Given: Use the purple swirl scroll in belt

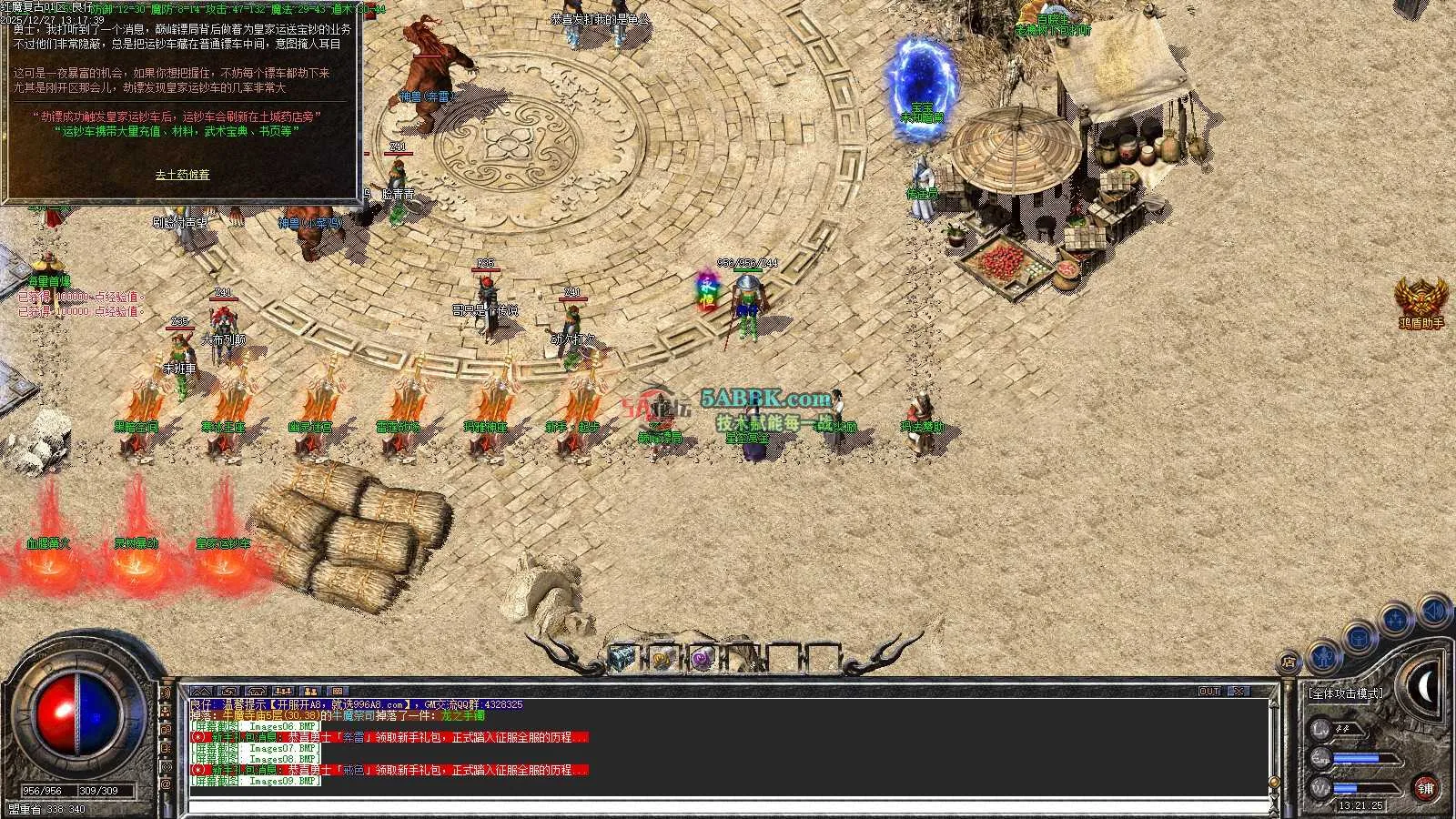Looking at the screenshot, I should pyautogui.click(x=702, y=659).
